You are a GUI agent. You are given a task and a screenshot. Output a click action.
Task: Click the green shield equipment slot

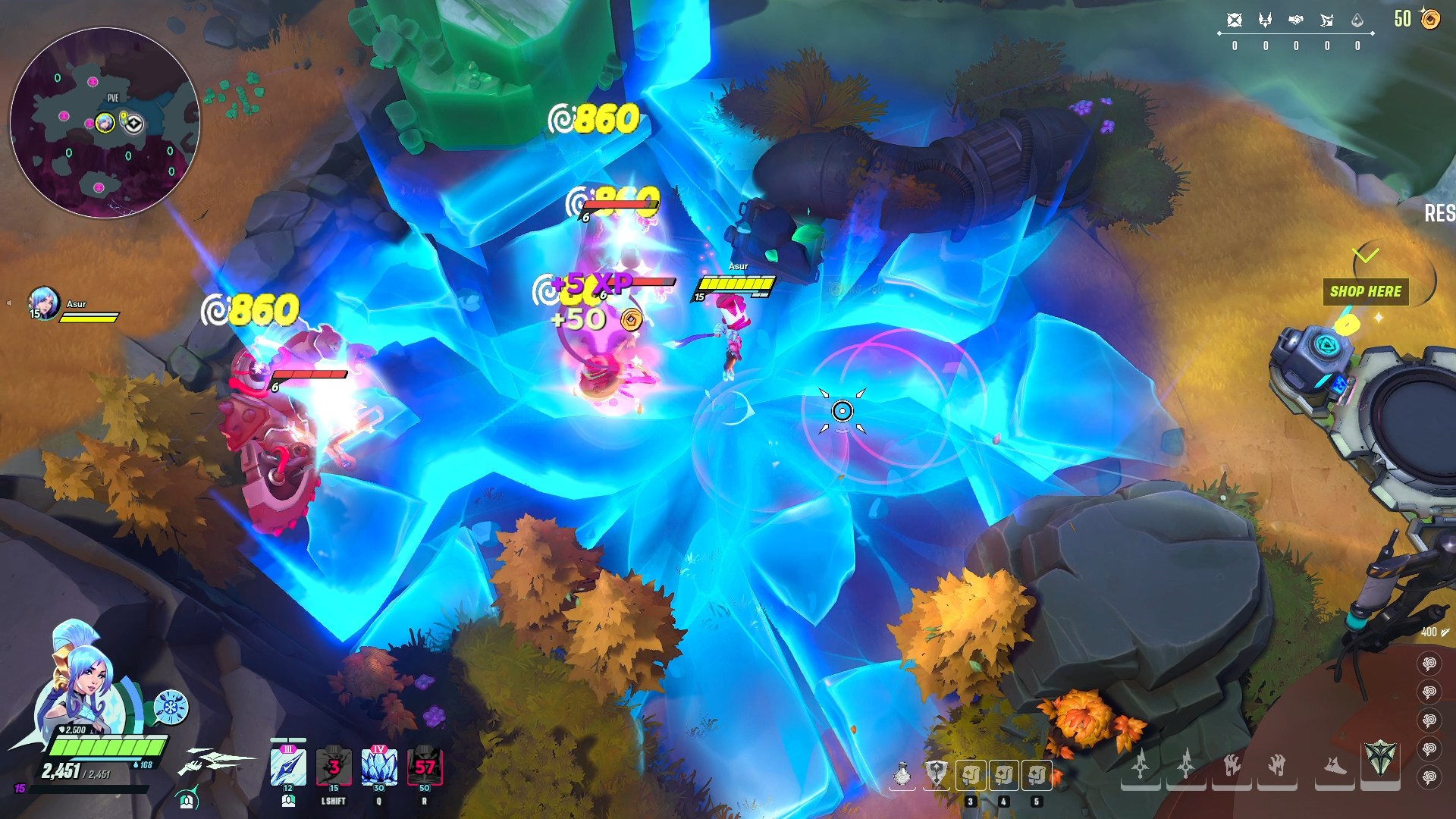[x=1380, y=758]
